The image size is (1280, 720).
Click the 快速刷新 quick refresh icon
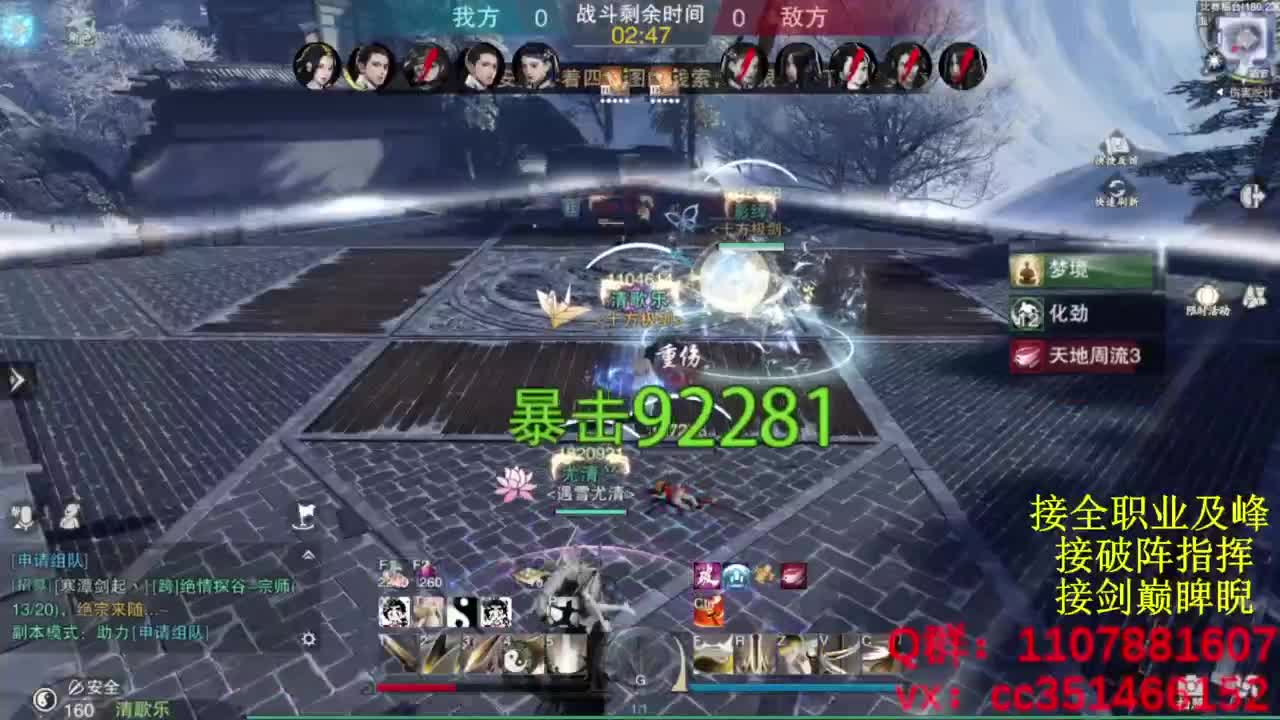[x=1117, y=184]
